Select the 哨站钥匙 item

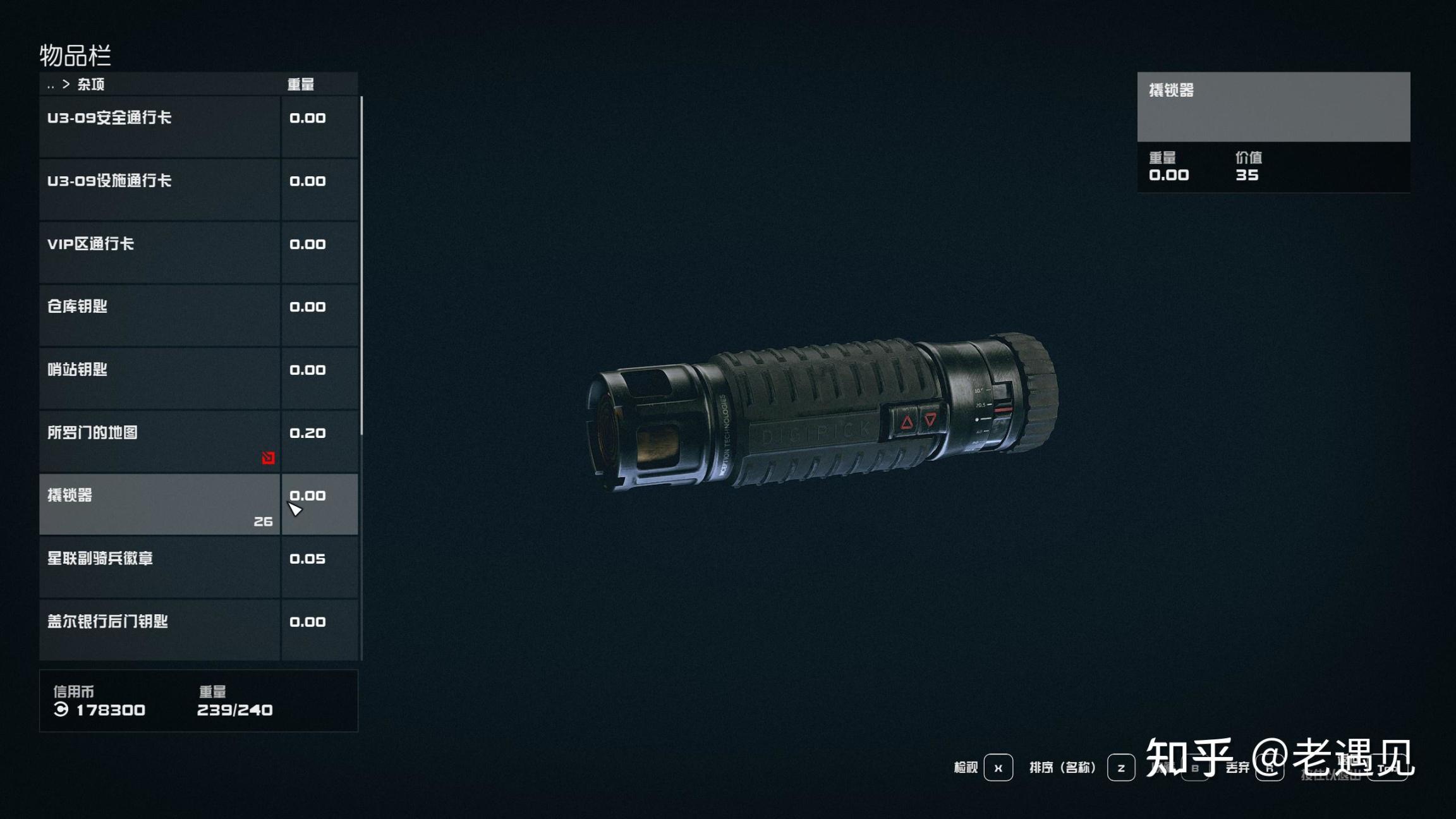pos(159,378)
